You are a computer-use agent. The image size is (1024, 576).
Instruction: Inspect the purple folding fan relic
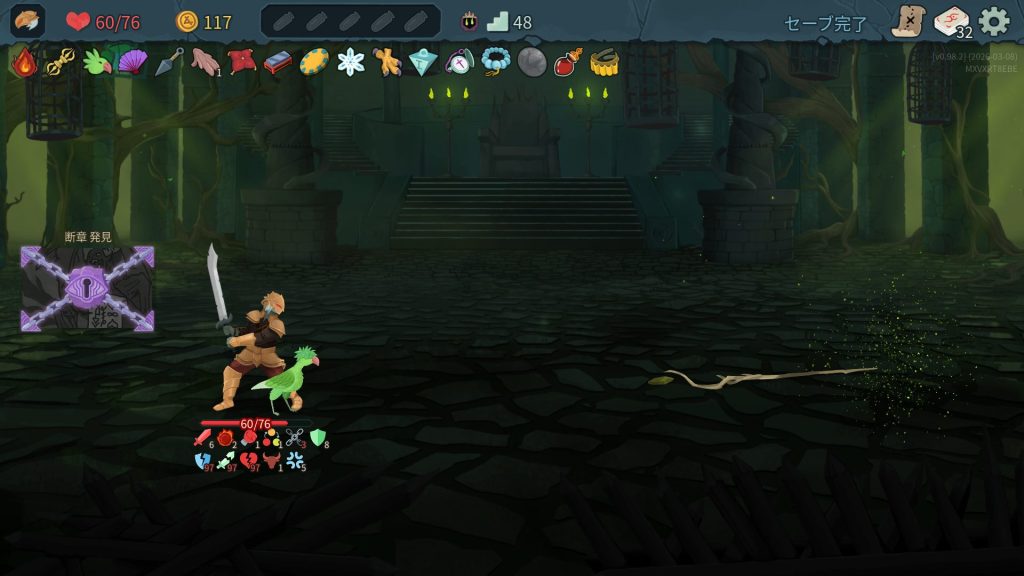(x=132, y=62)
